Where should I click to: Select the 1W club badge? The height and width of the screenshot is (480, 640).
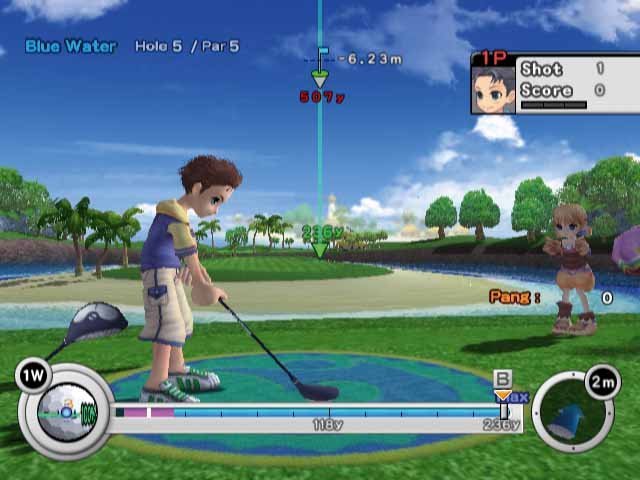[x=33, y=376]
